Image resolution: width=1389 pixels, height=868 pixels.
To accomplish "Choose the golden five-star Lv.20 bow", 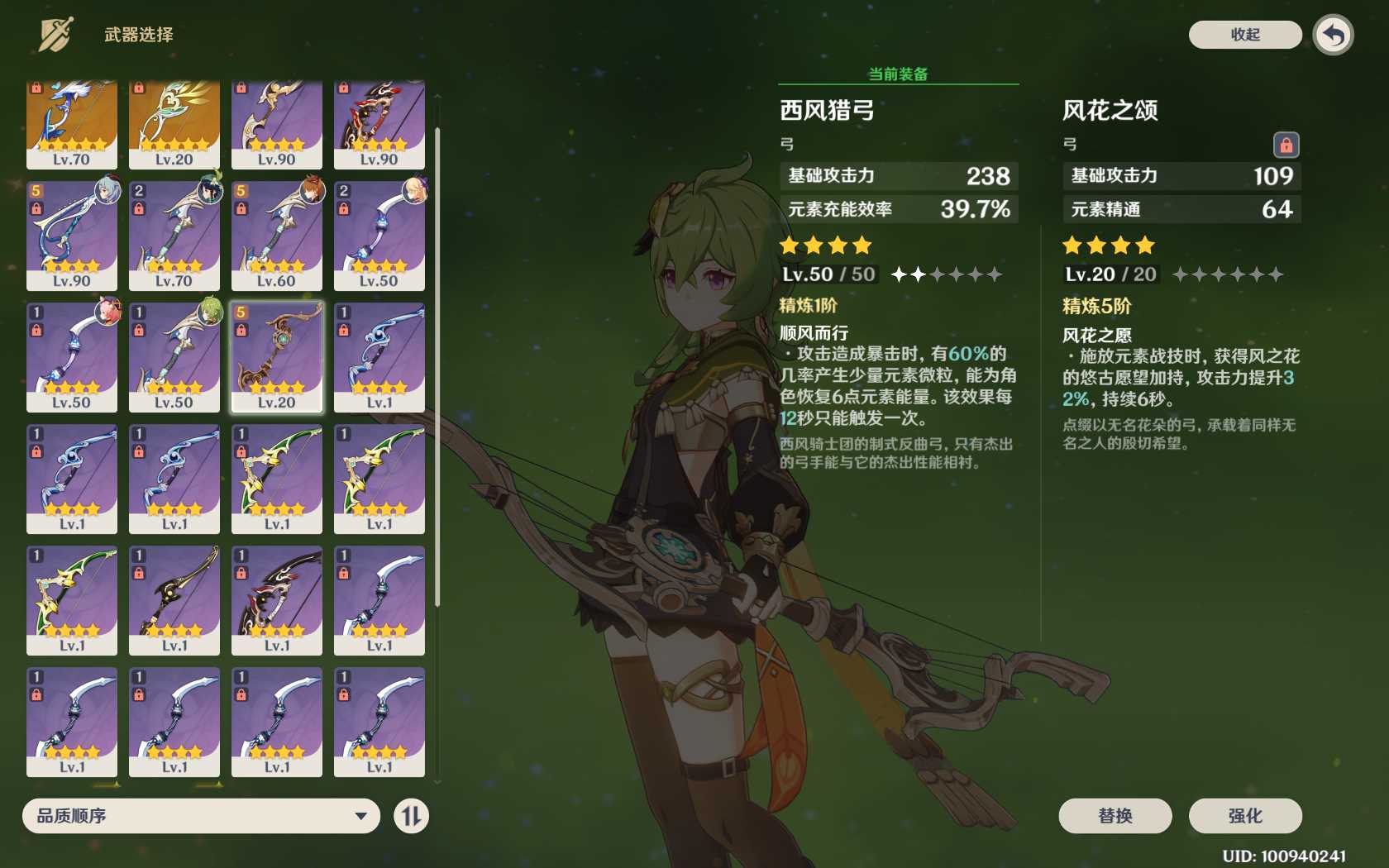I will (x=174, y=124).
